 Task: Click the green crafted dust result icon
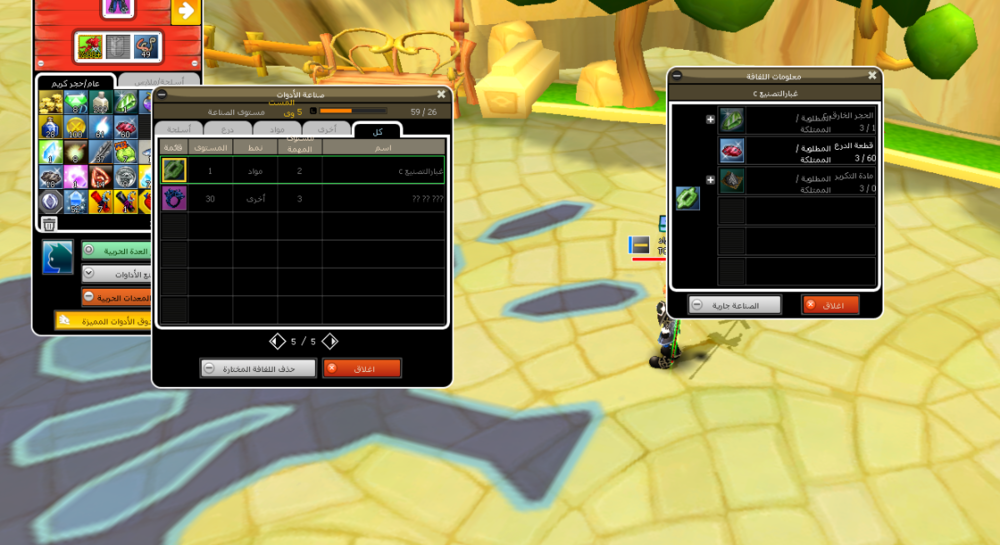(687, 198)
